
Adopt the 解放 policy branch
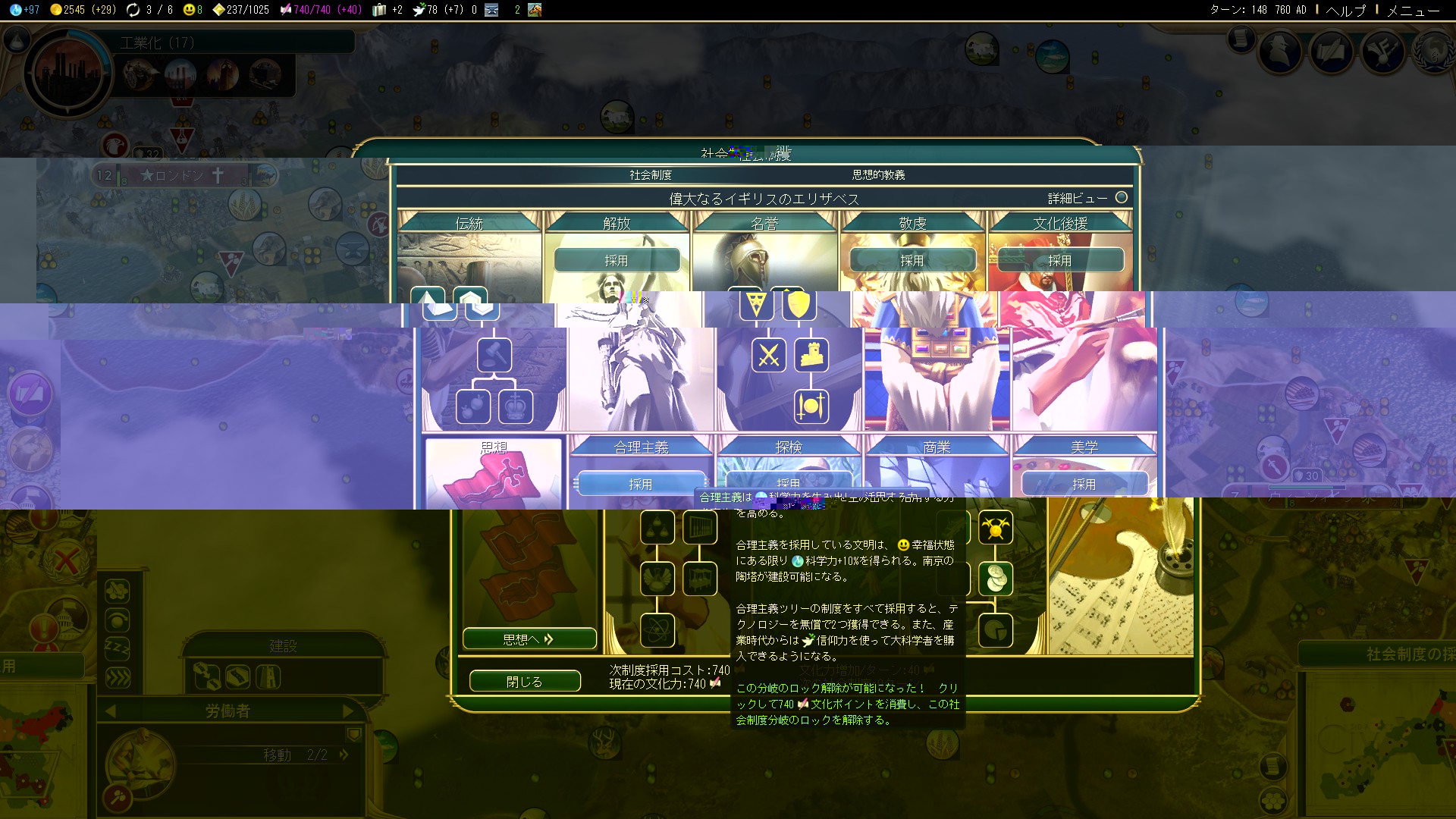point(617,260)
